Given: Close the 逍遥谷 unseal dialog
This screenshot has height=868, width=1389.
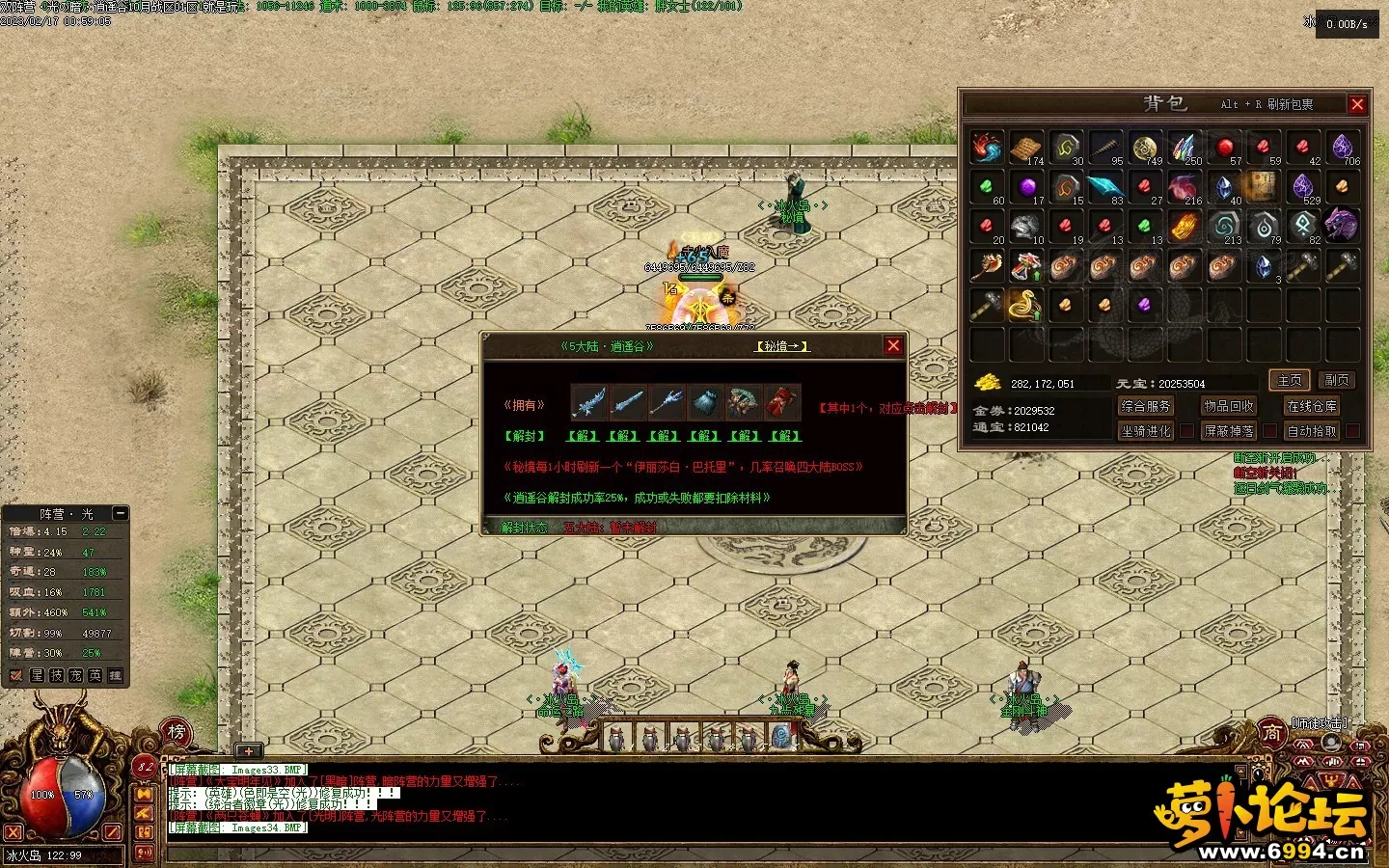Looking at the screenshot, I should pos(893,345).
